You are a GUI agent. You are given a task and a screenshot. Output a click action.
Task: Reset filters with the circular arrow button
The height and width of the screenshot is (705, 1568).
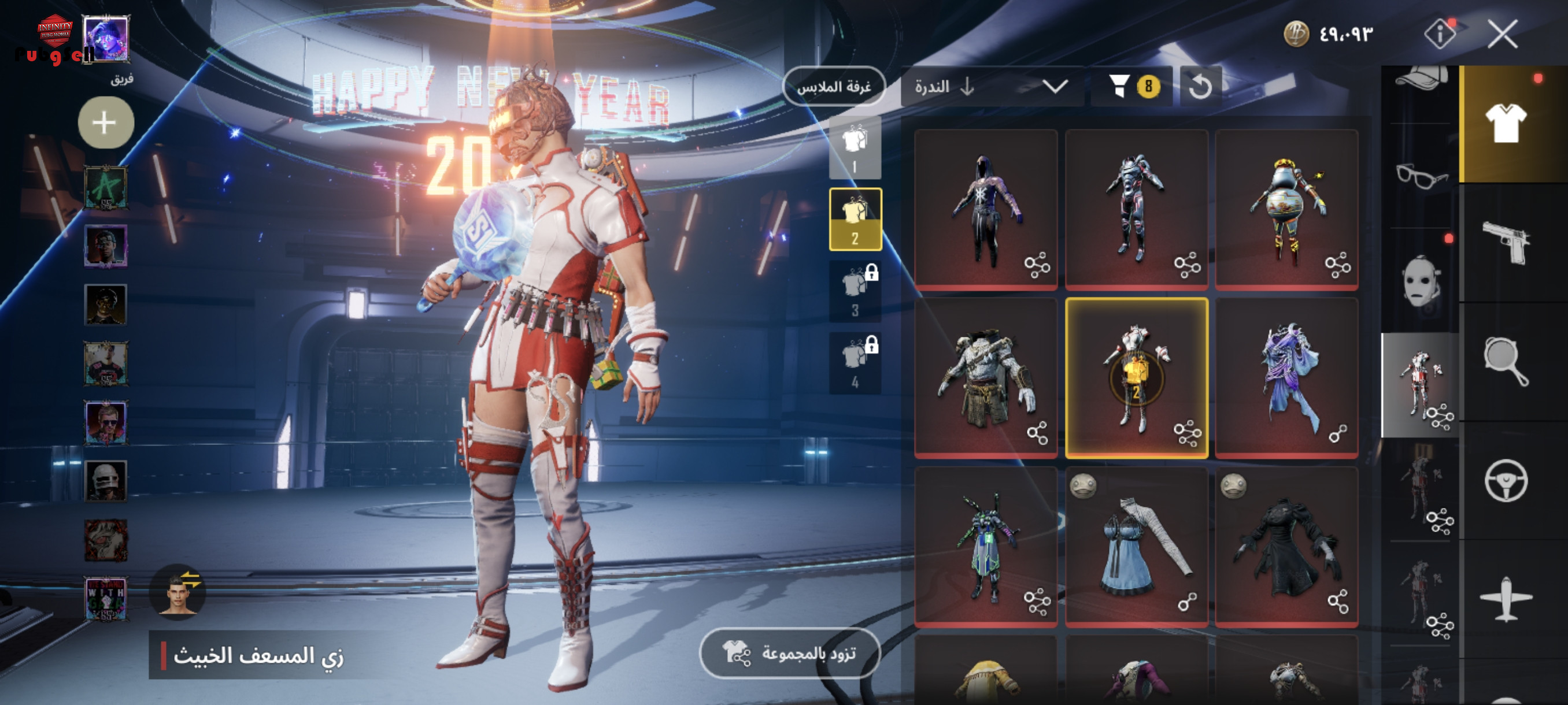click(x=1200, y=87)
